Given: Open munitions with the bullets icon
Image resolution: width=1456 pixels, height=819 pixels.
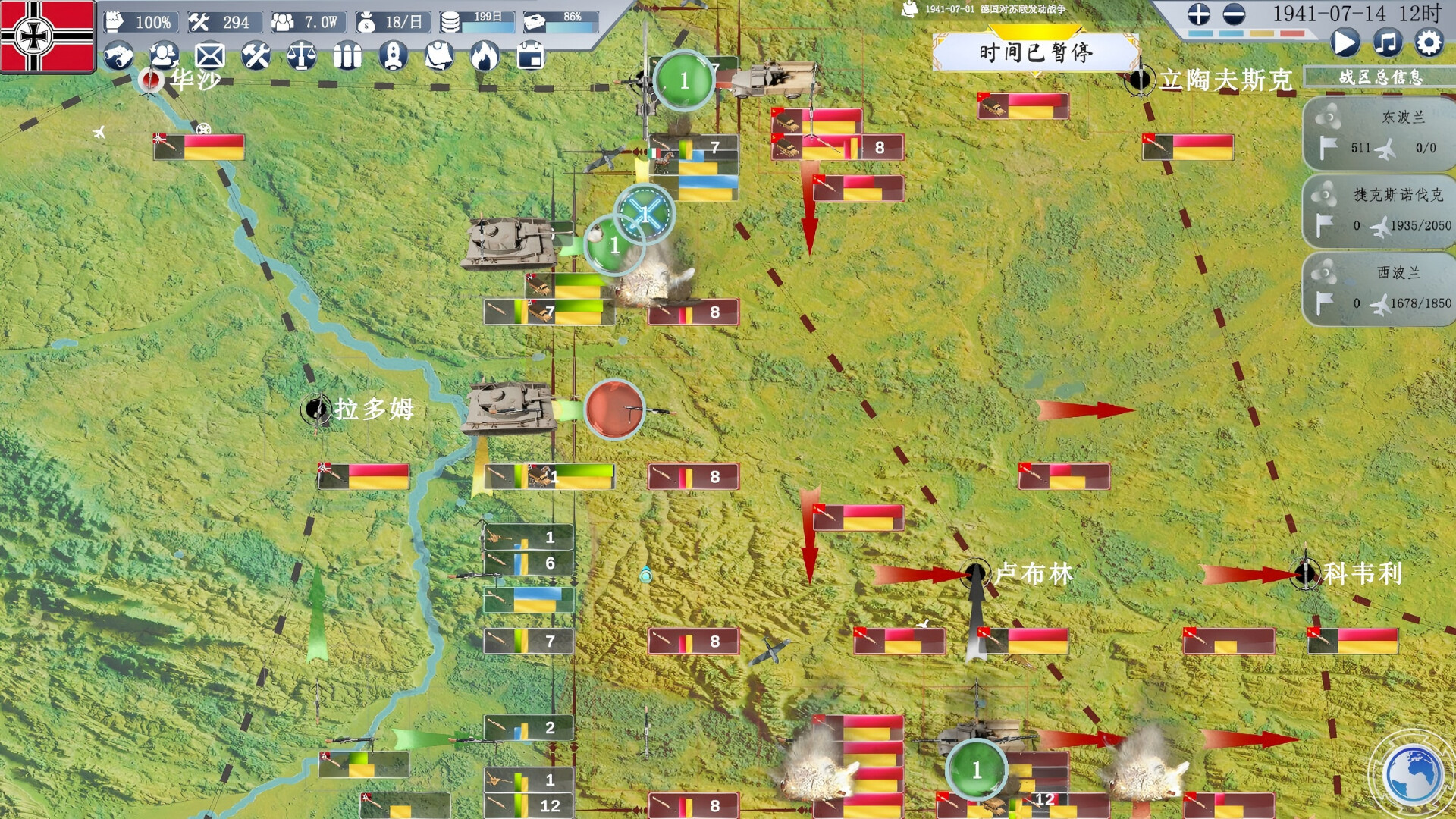Looking at the screenshot, I should click(x=347, y=55).
